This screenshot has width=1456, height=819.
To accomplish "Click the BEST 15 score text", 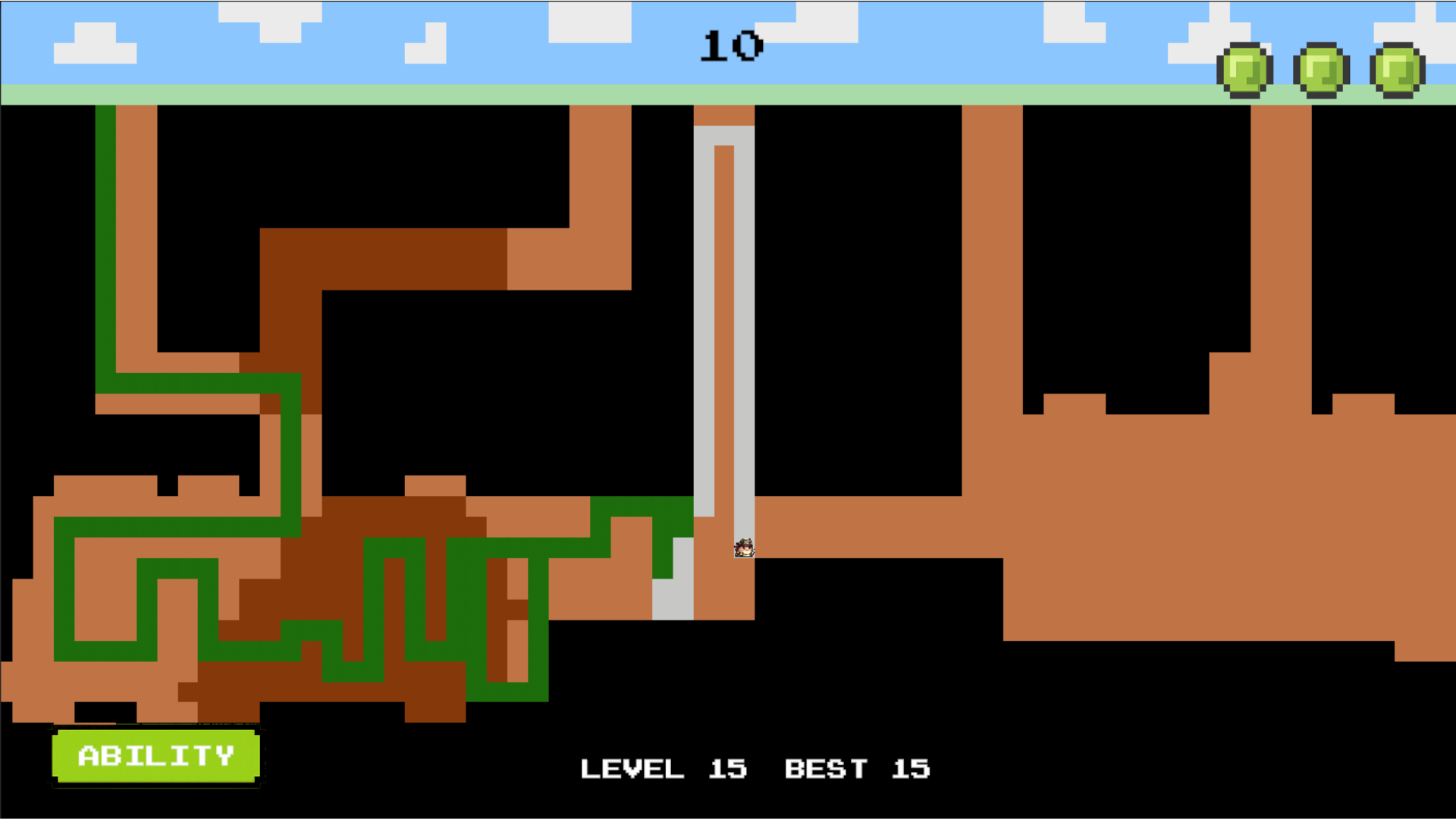I will coord(857,769).
